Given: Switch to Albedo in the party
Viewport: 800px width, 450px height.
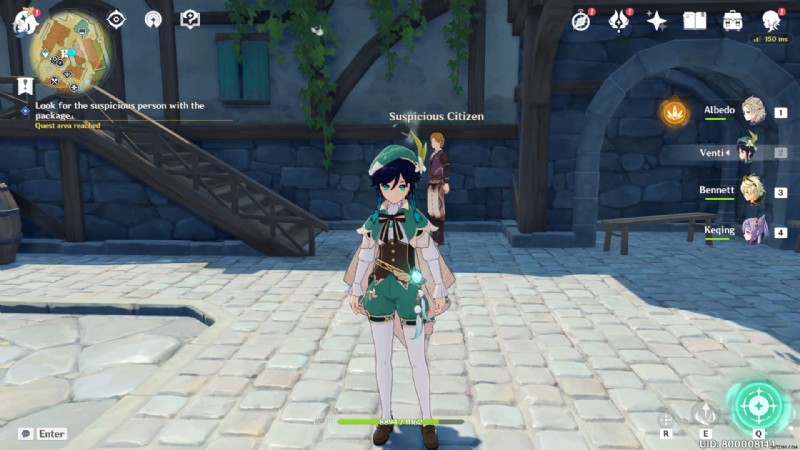Looking at the screenshot, I should coord(750,112).
